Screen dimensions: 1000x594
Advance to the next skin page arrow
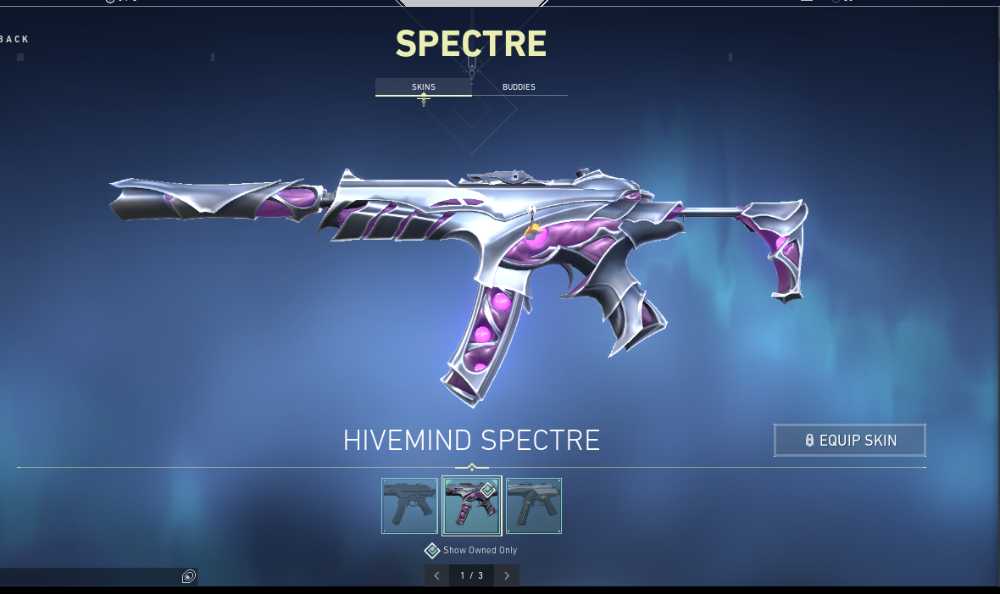tap(507, 575)
